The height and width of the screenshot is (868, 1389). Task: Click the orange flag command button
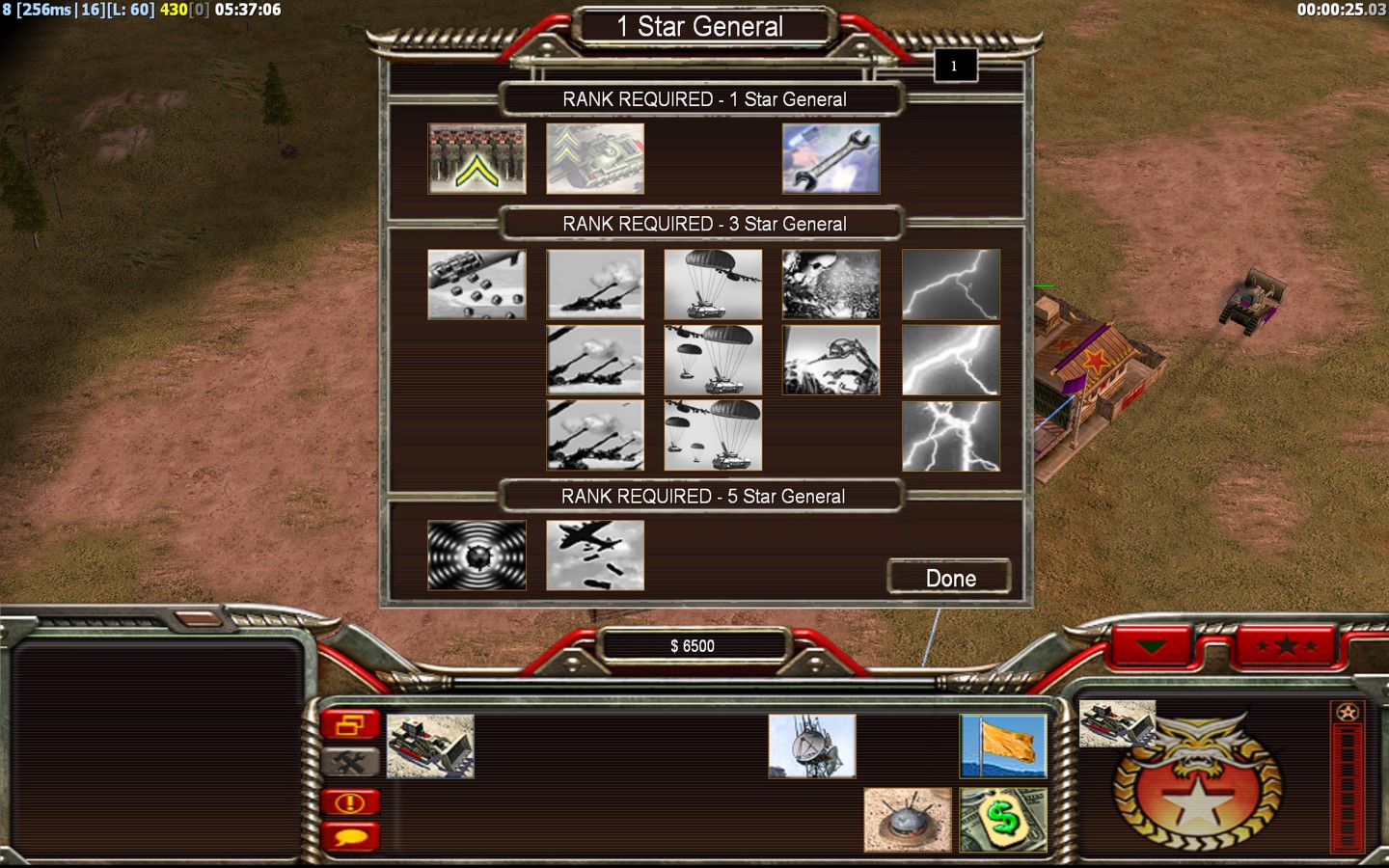1003,746
